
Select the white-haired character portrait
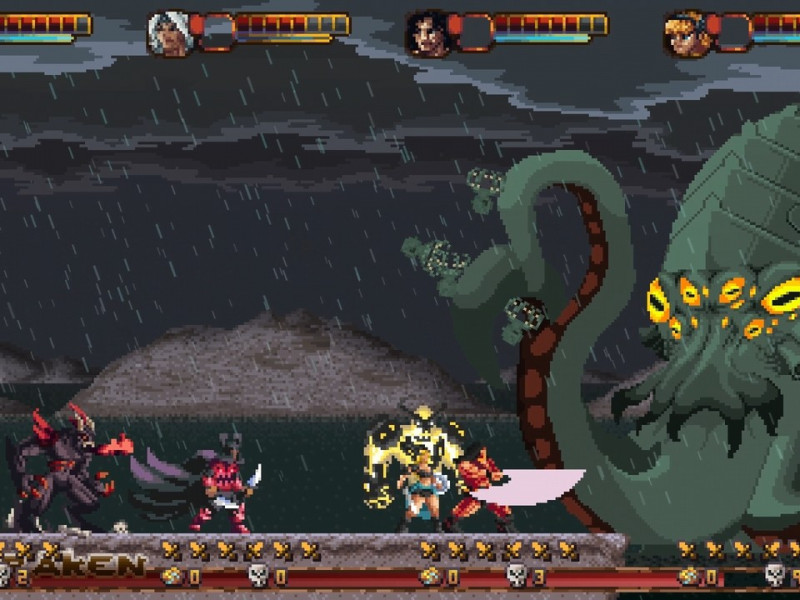169,32
